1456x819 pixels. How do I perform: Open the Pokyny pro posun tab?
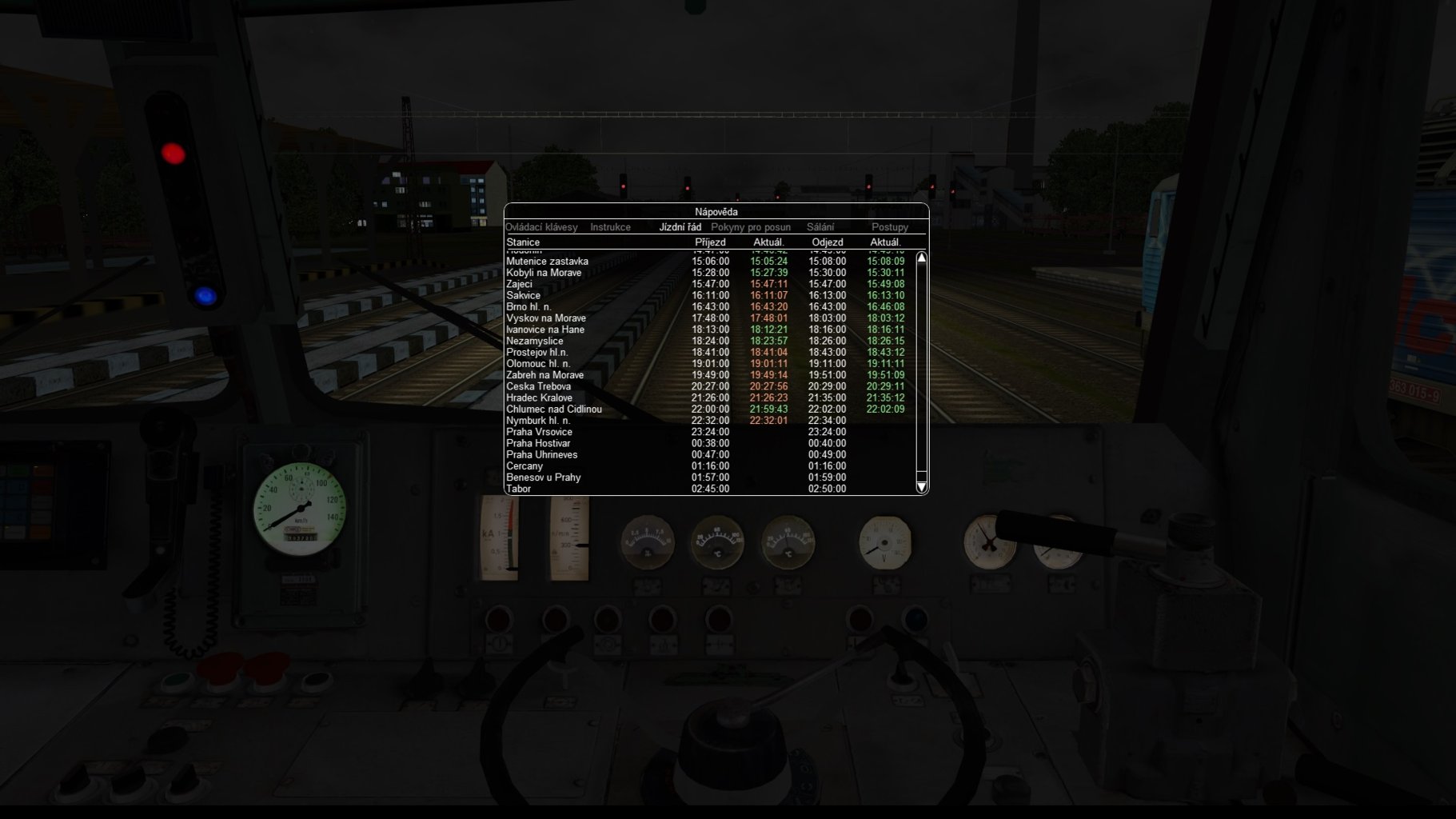coord(752,227)
